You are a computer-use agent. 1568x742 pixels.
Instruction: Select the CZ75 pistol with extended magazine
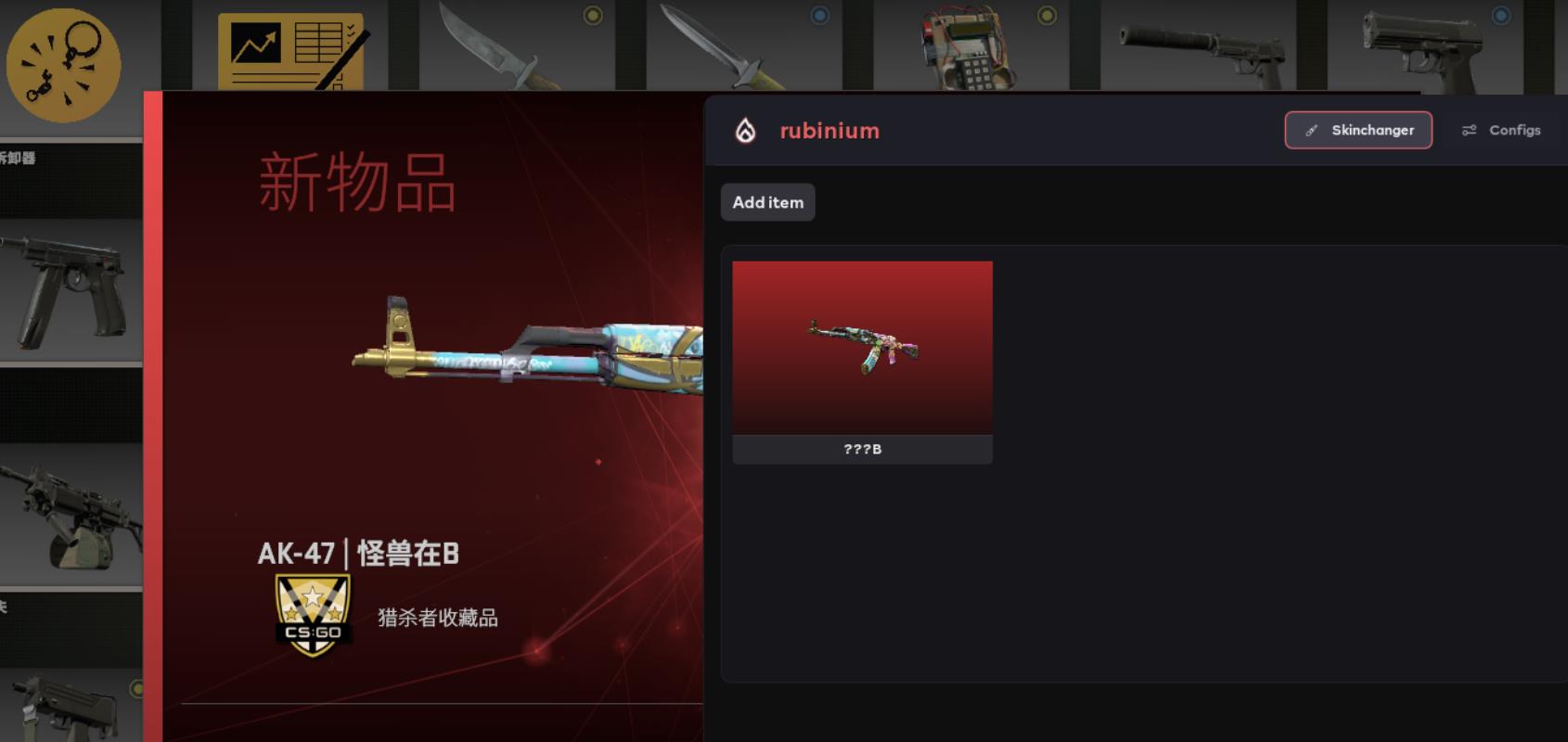71,289
